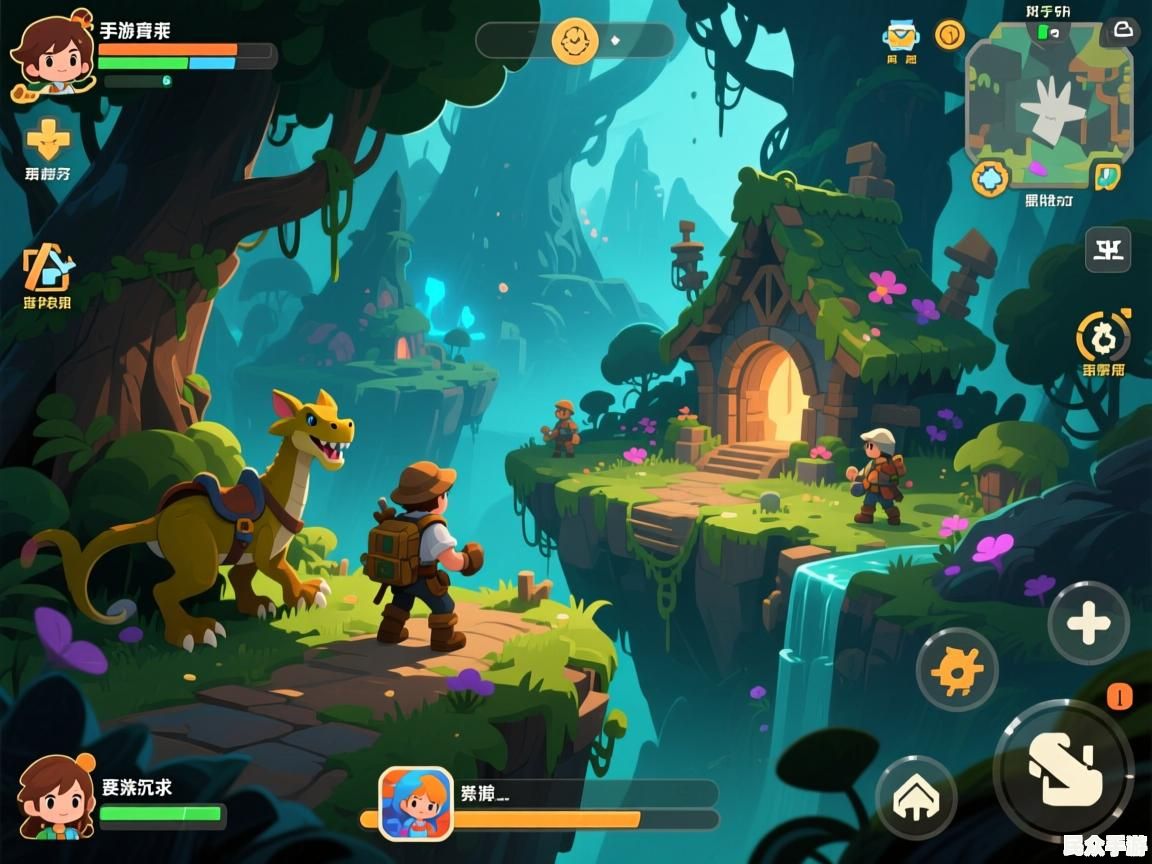This screenshot has width=1152, height=864.
Task: Open the orange gear settings icon
Action: (x=1103, y=337)
